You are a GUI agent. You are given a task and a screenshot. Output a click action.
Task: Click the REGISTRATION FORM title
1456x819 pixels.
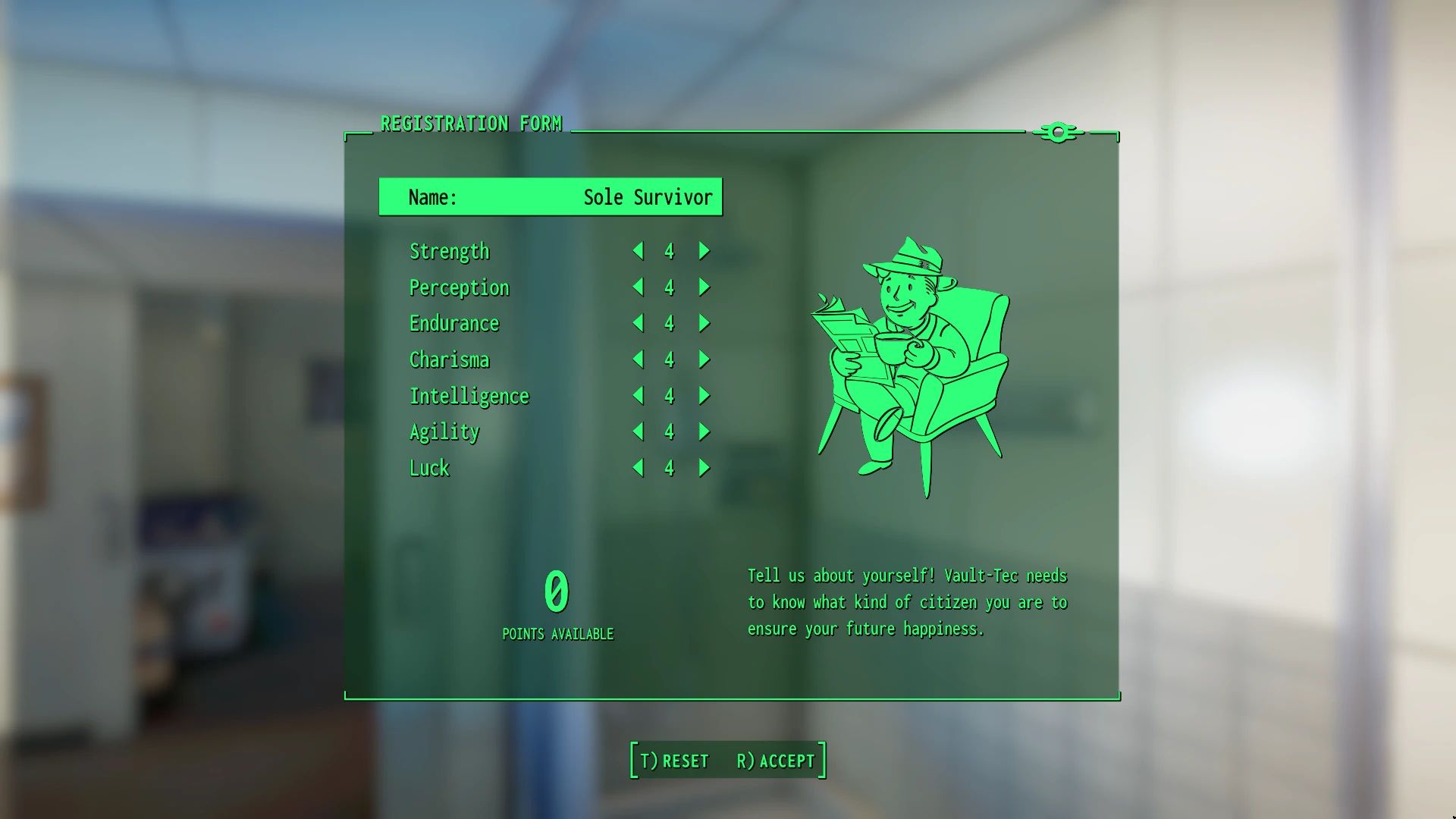[472, 123]
